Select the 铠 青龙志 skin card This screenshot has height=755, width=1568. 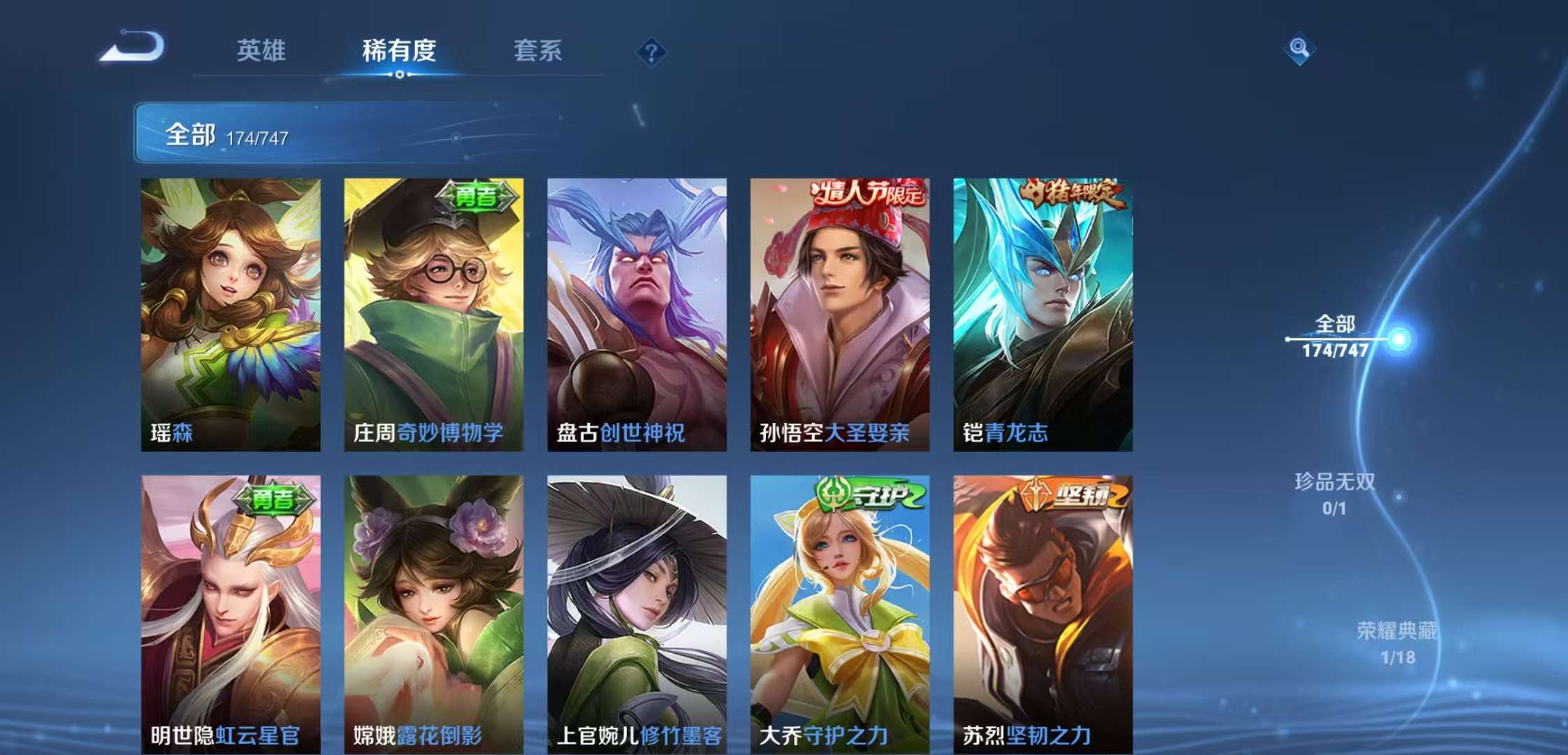pos(1043,315)
